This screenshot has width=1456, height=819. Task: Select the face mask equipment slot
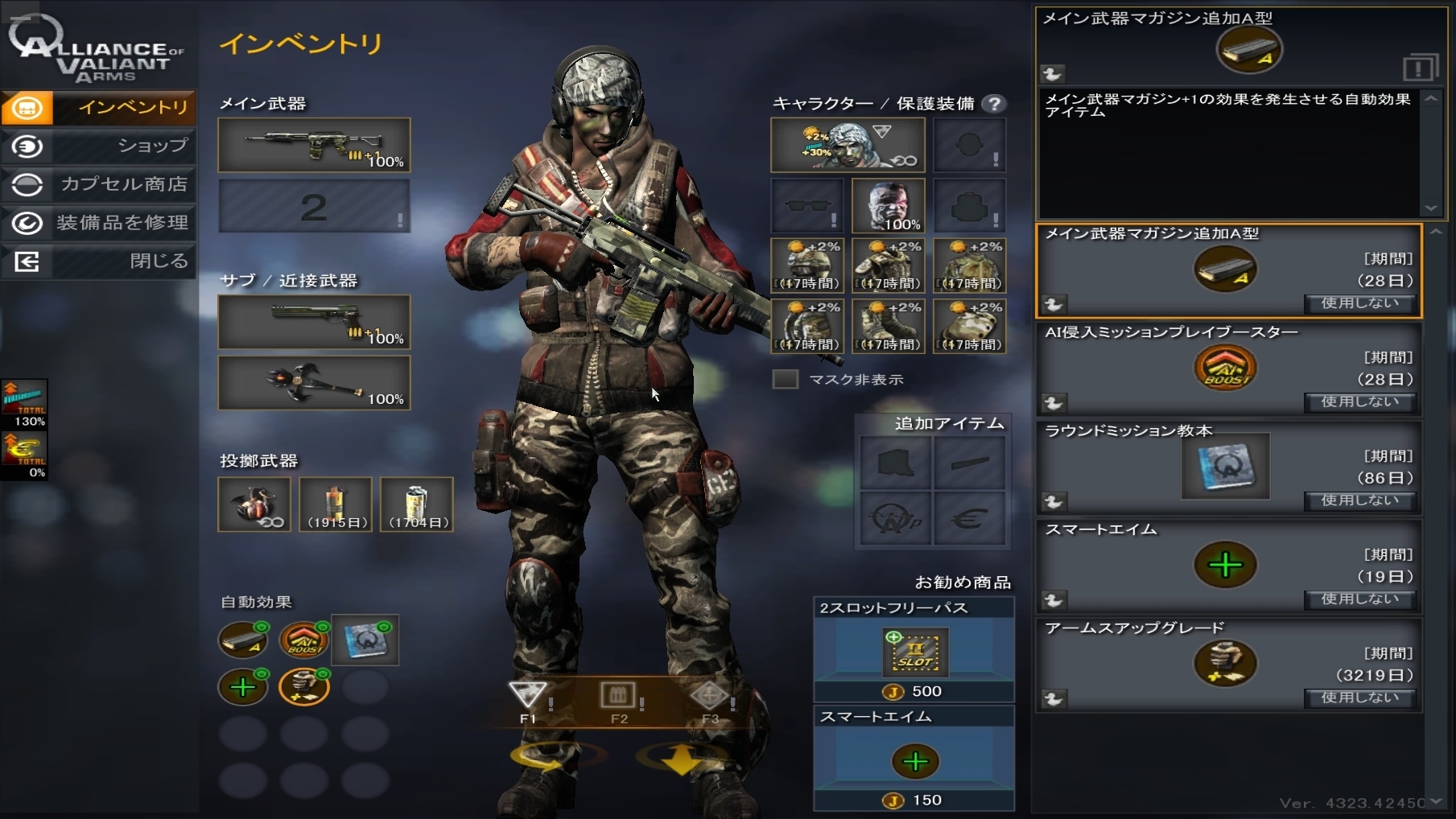(x=889, y=206)
